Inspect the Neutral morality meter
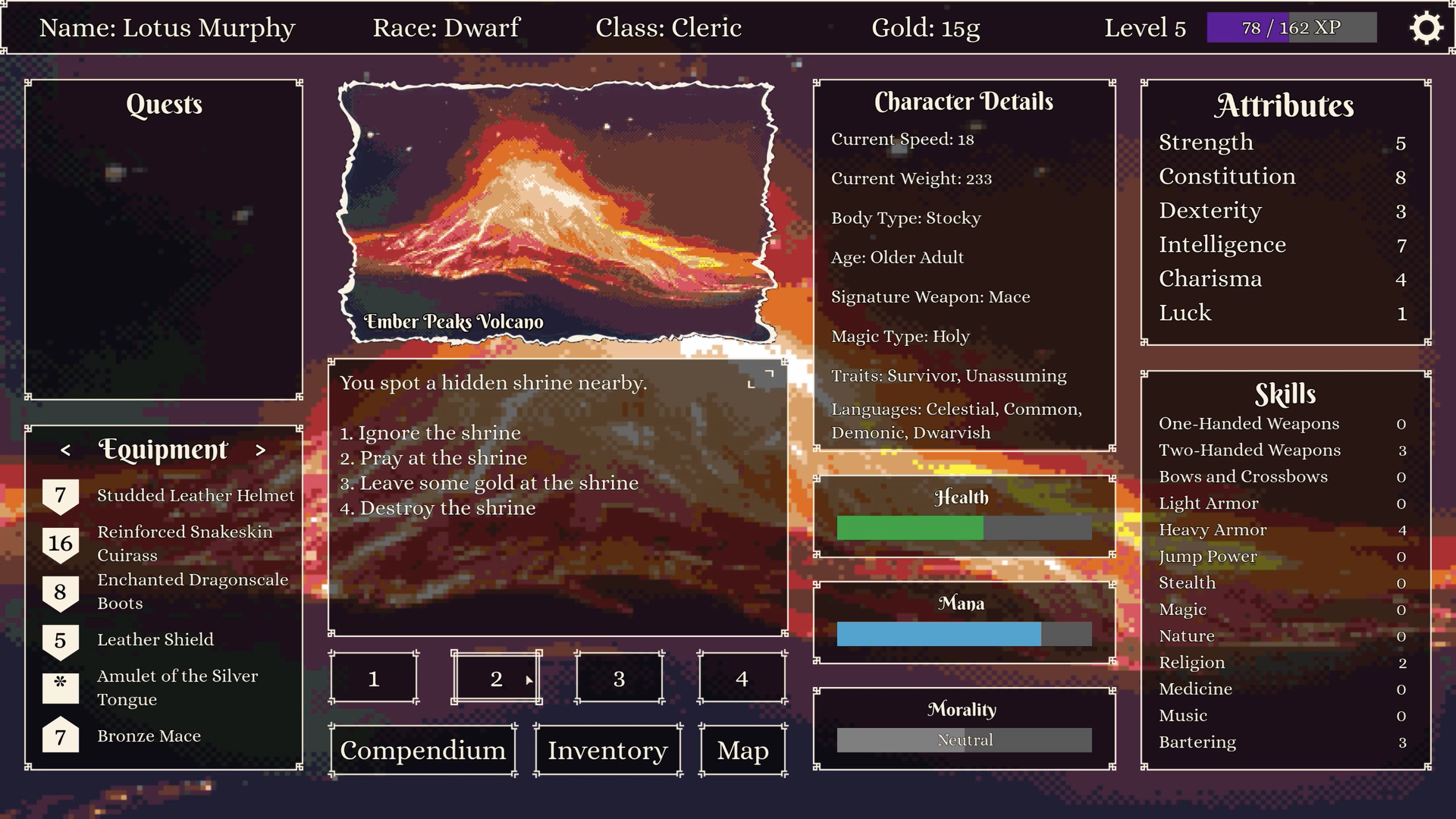Viewport: 1456px width, 819px height. point(963,739)
